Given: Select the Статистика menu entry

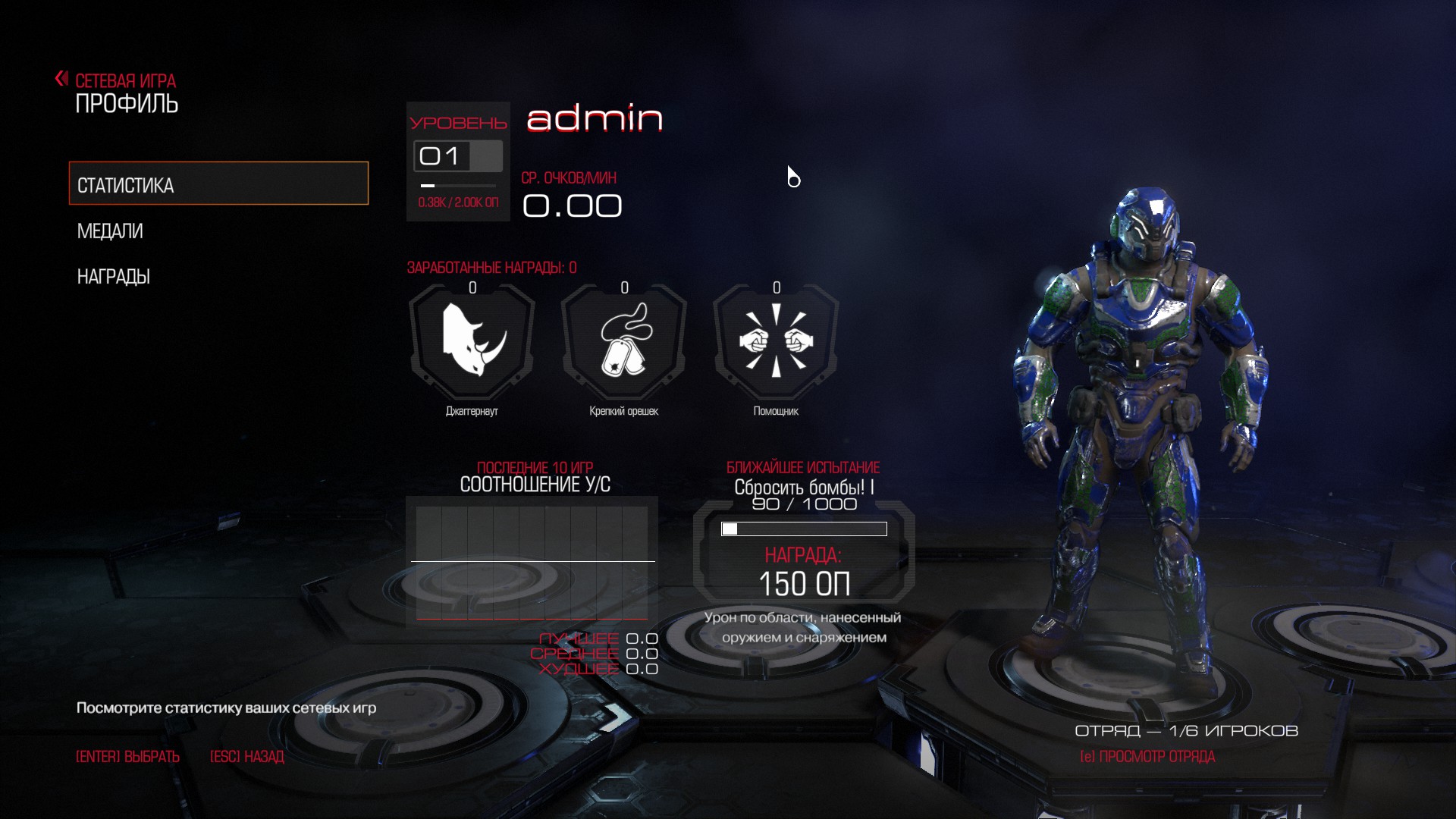Looking at the screenshot, I should (218, 184).
